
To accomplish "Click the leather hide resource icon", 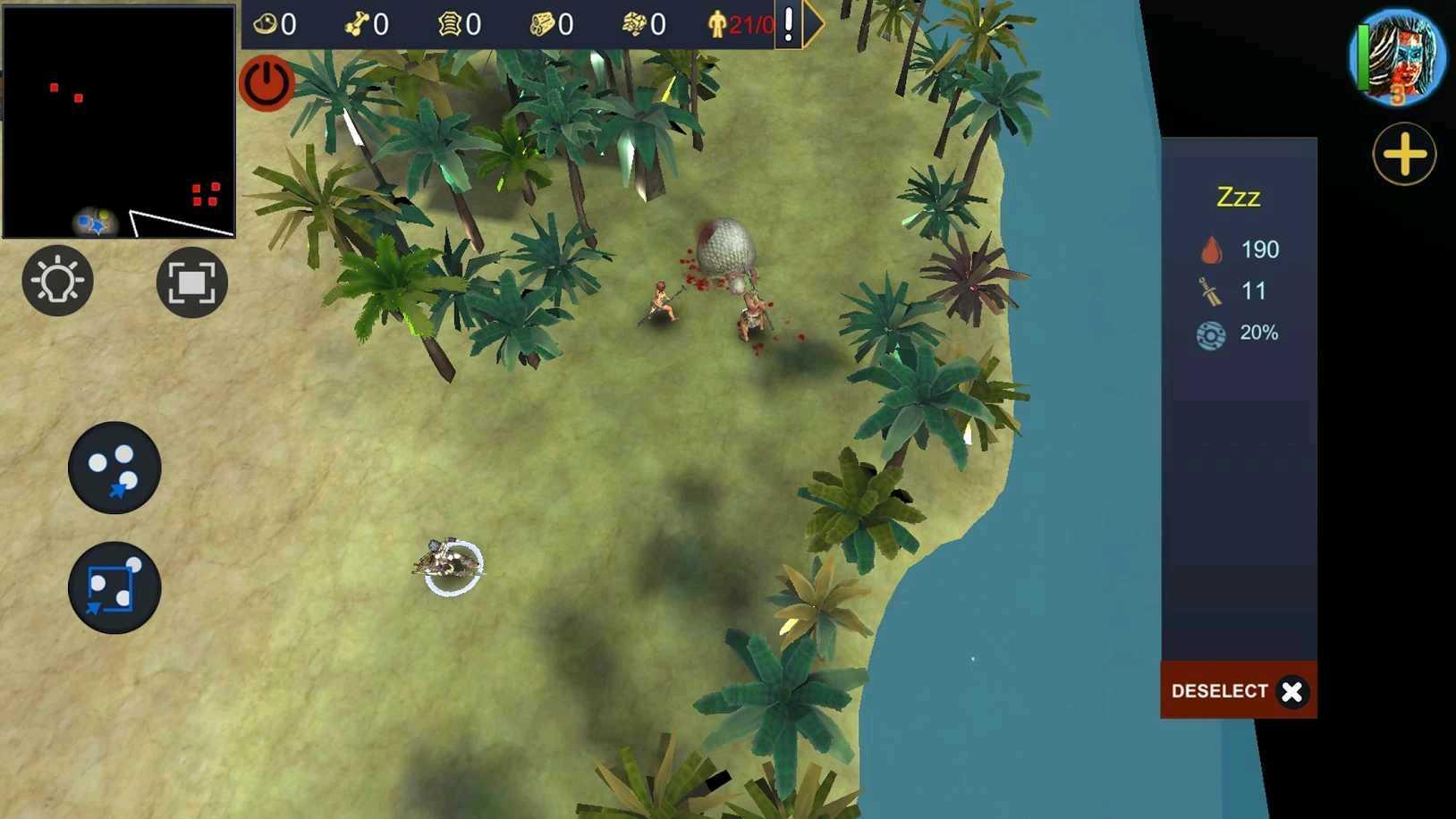I will [x=448, y=22].
